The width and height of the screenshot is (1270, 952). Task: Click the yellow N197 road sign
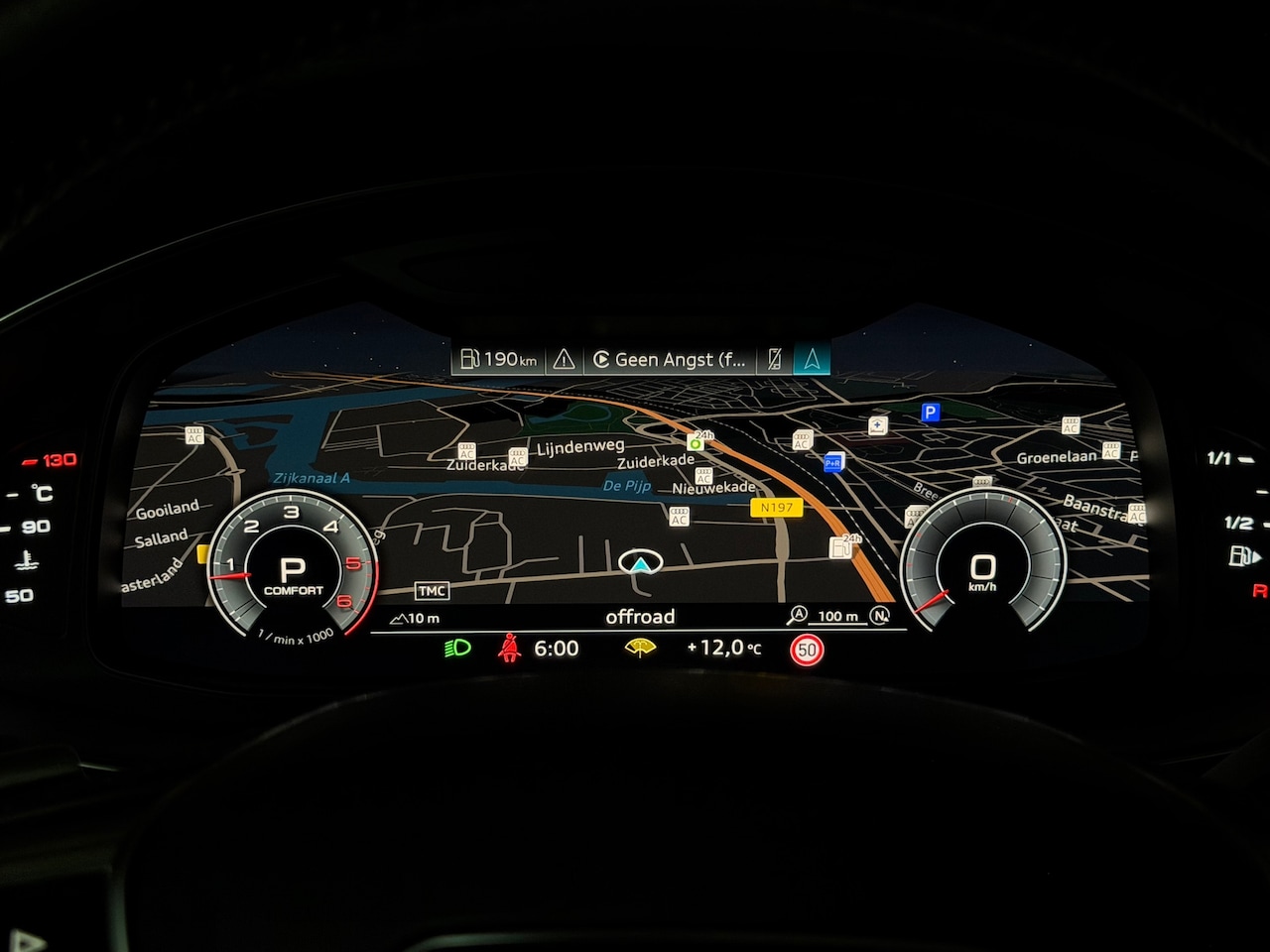click(776, 507)
